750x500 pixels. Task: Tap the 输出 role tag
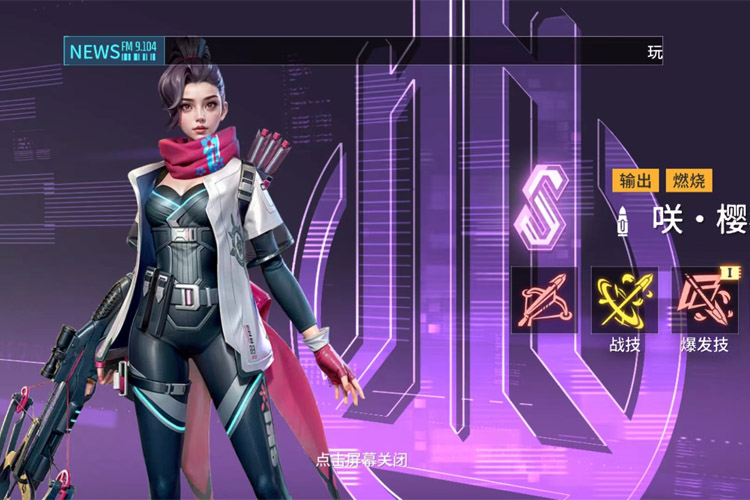pos(636,180)
